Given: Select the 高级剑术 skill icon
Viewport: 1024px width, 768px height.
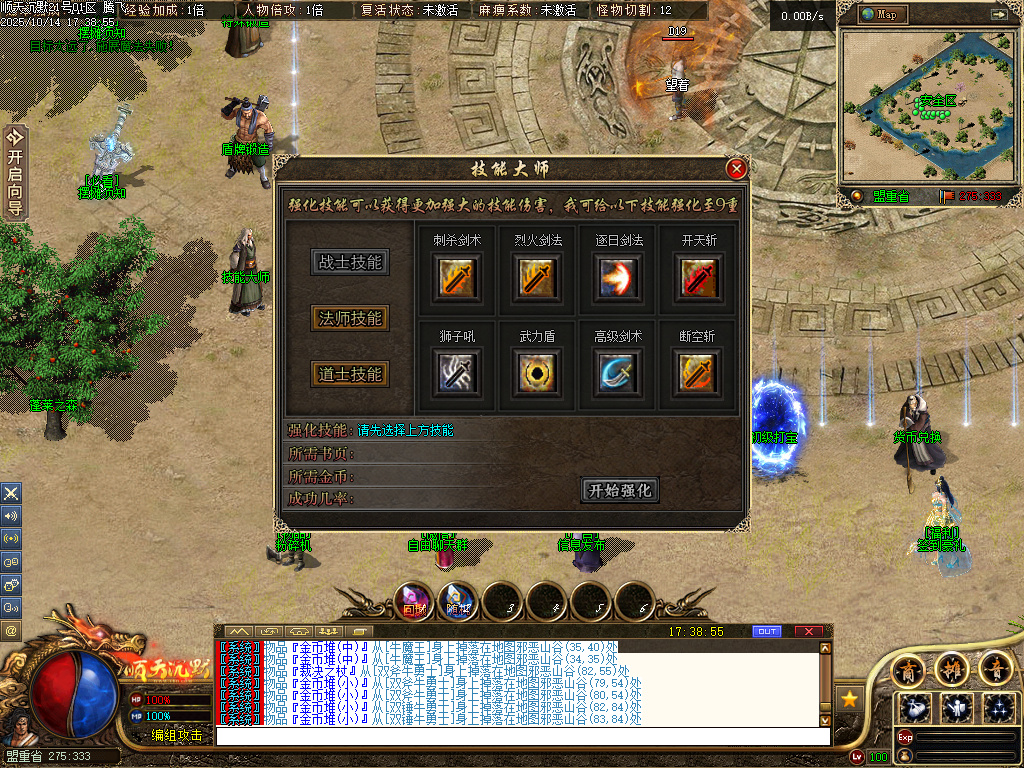Looking at the screenshot, I should [617, 373].
